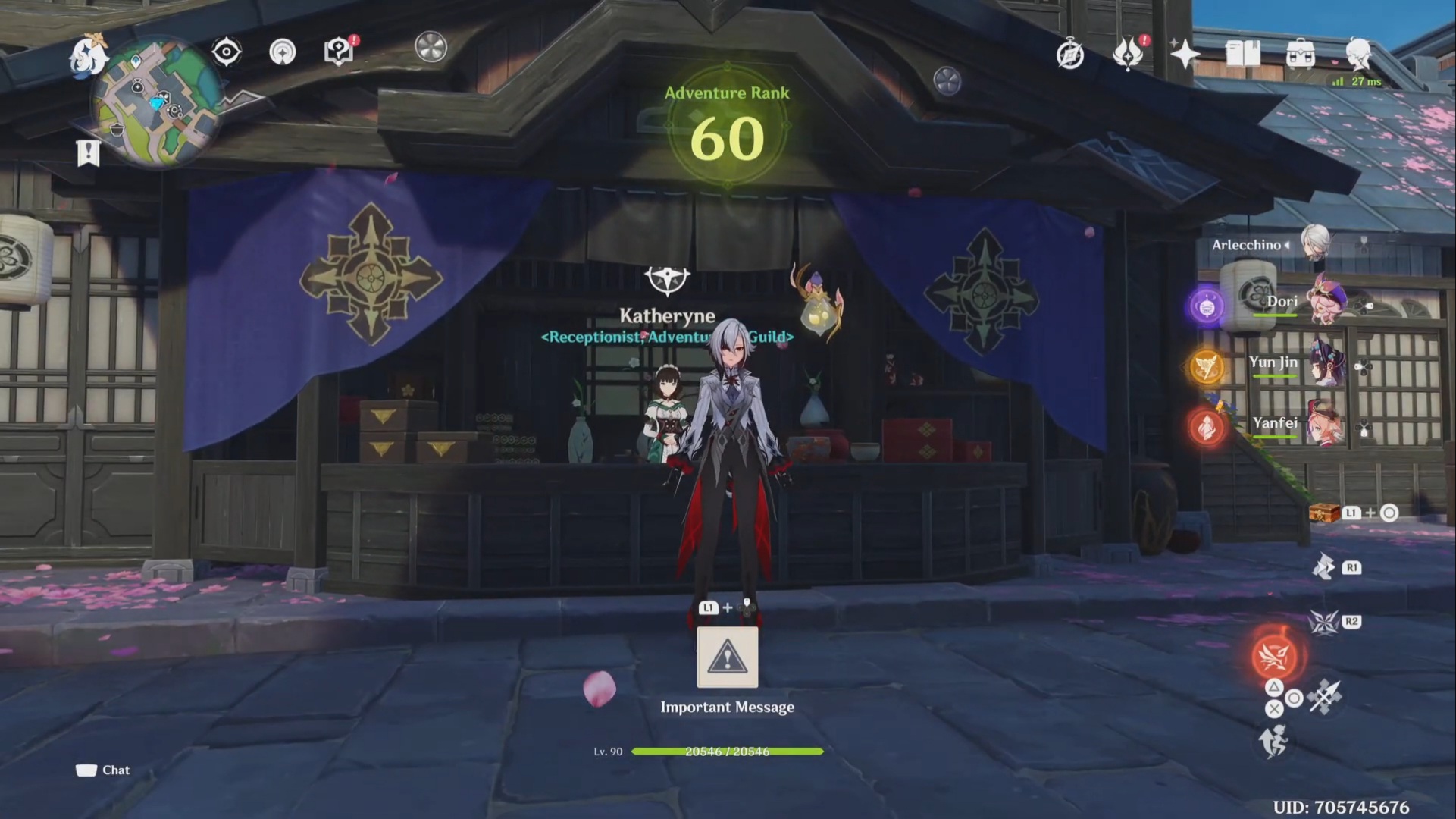Open the Events page wing icon
Viewport: 1456px width, 819px height.
pos(1129,53)
